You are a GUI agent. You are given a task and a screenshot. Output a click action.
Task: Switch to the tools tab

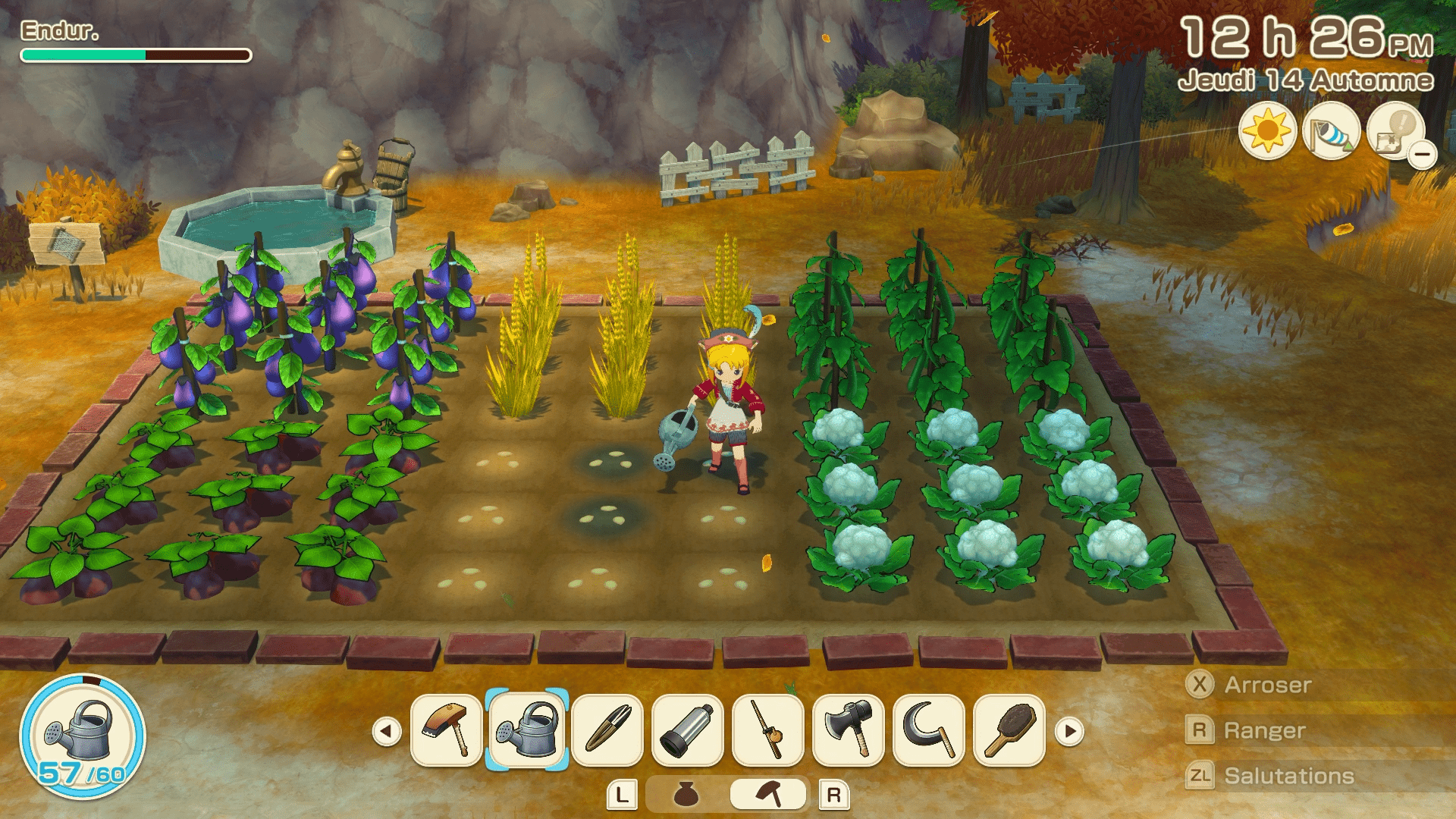(x=768, y=795)
